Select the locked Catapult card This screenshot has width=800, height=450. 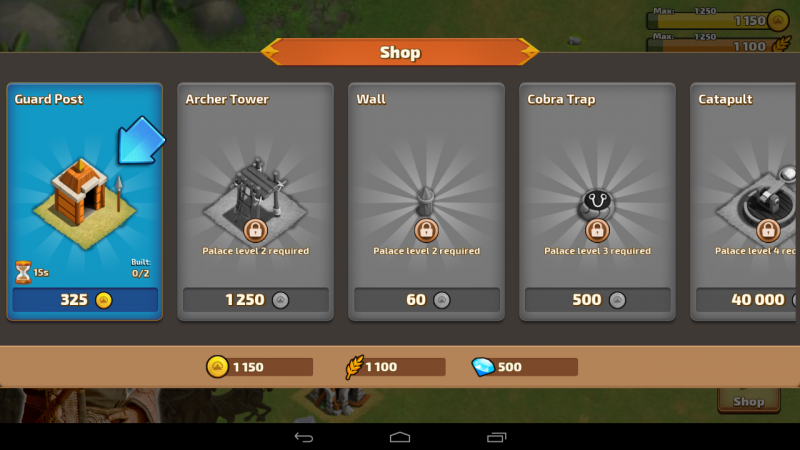746,190
